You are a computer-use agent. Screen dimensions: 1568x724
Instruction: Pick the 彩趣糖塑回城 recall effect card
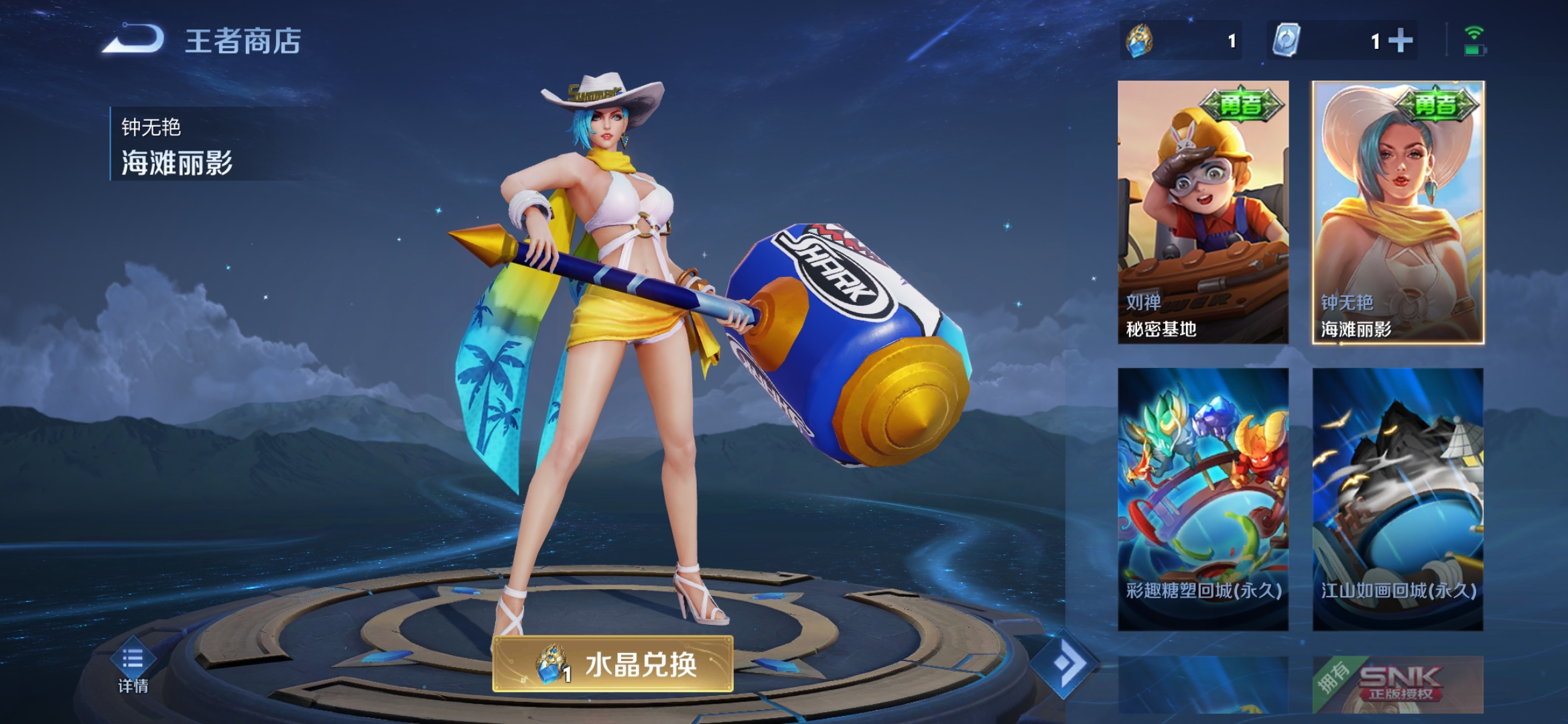[1203, 499]
